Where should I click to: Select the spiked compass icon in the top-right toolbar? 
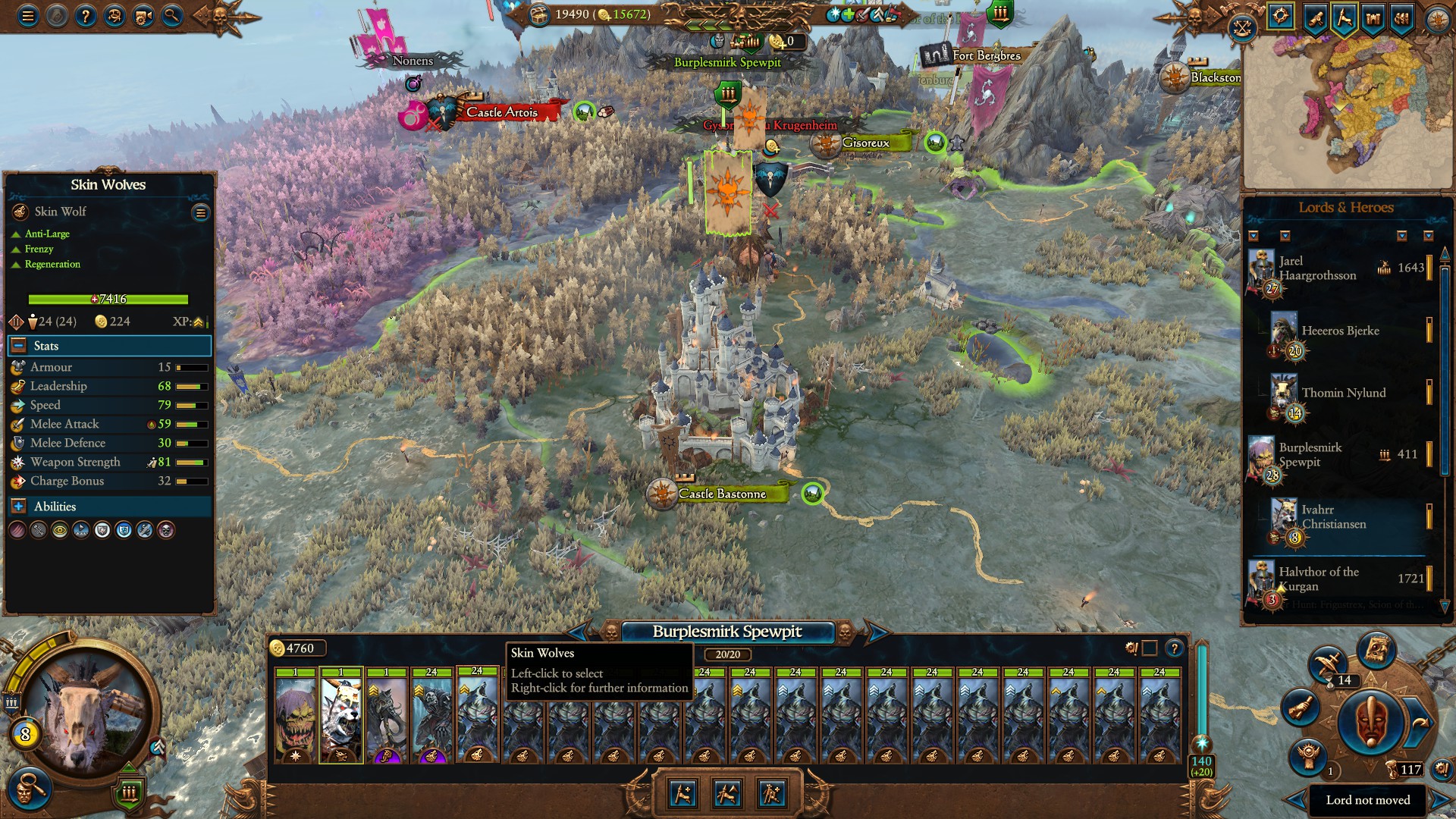1280,15
